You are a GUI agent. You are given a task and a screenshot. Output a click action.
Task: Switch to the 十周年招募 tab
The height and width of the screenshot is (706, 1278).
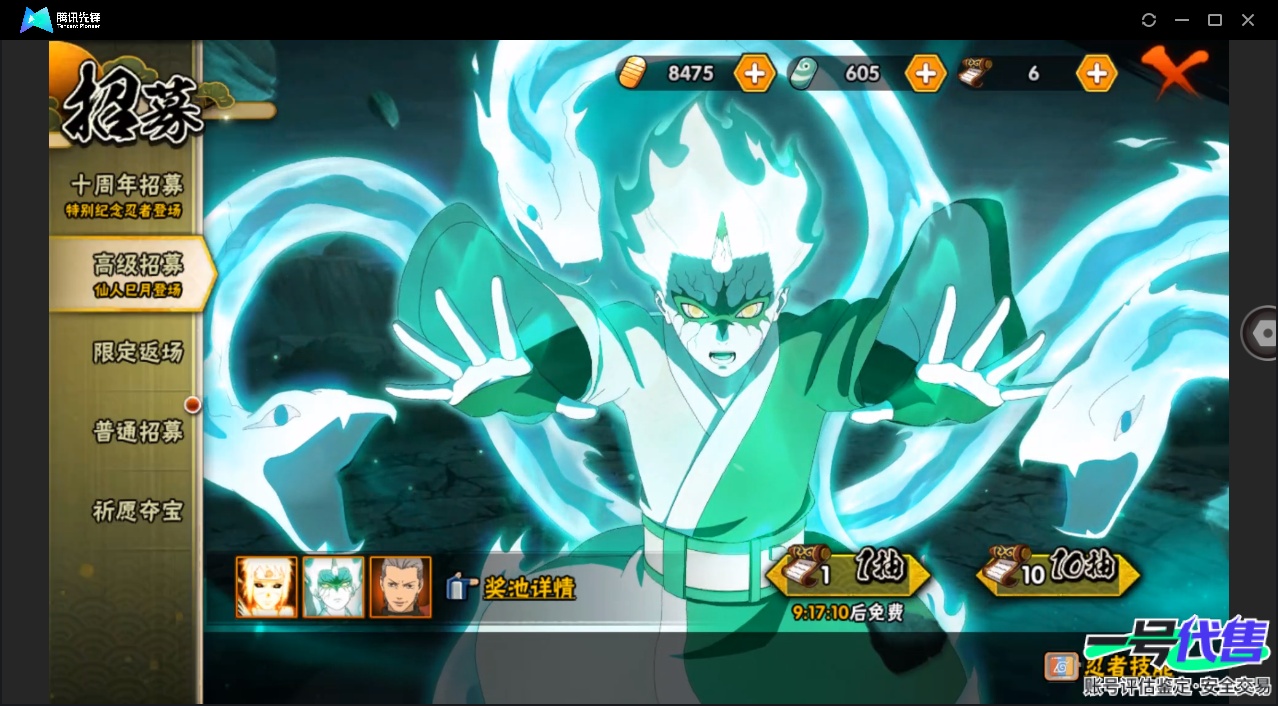126,194
